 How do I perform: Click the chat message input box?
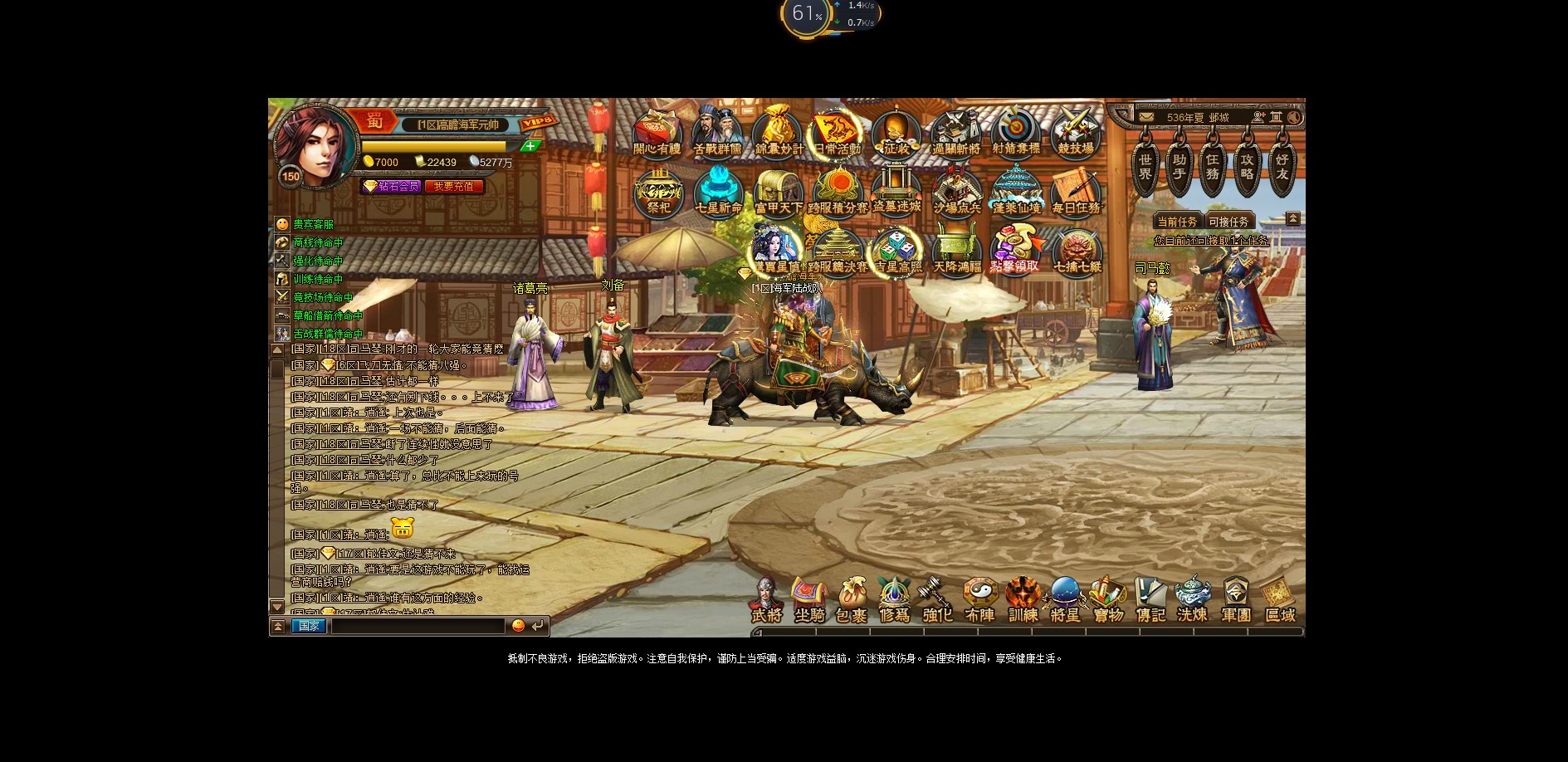(x=418, y=626)
